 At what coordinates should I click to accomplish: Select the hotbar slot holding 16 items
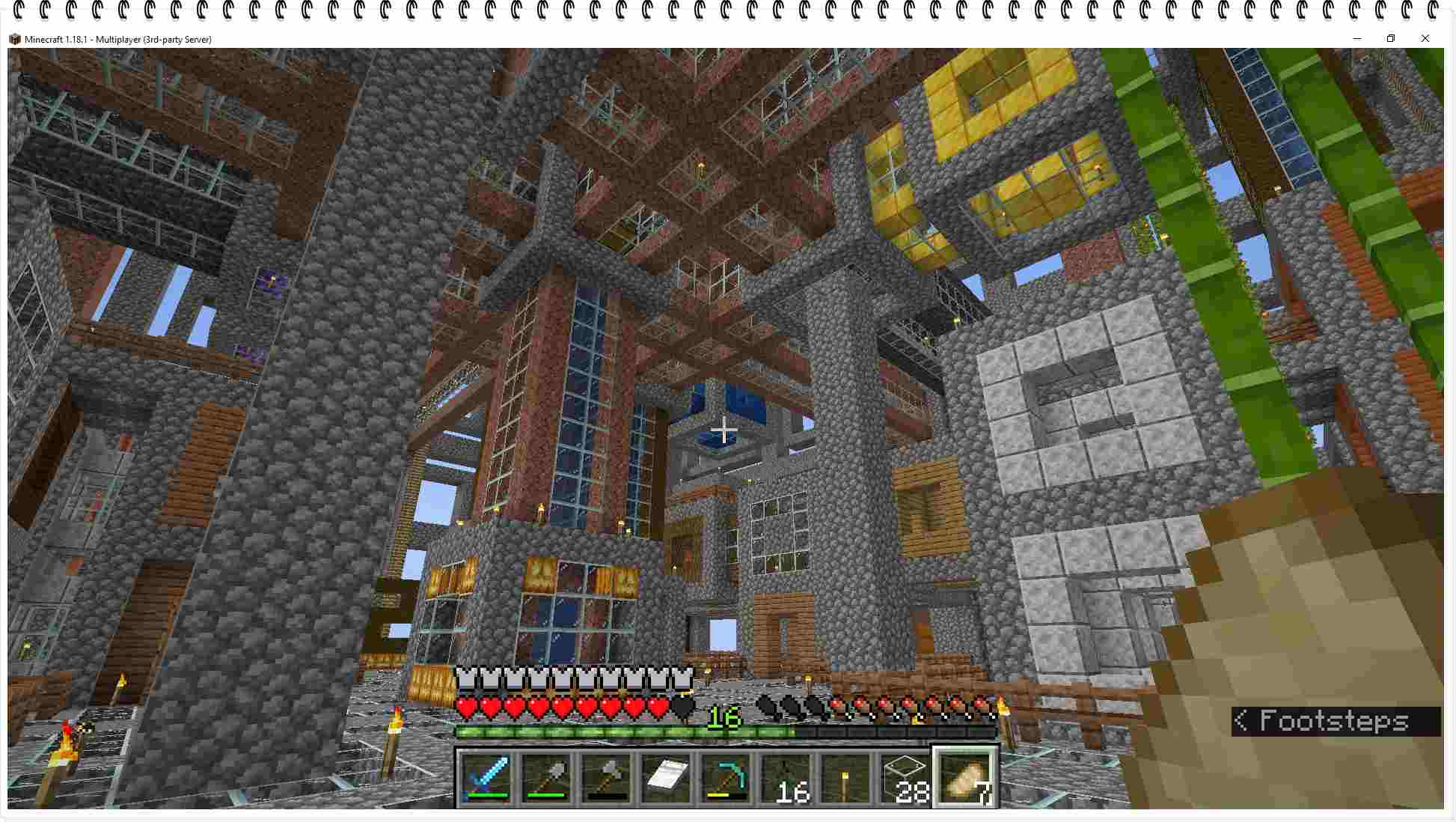click(786, 778)
